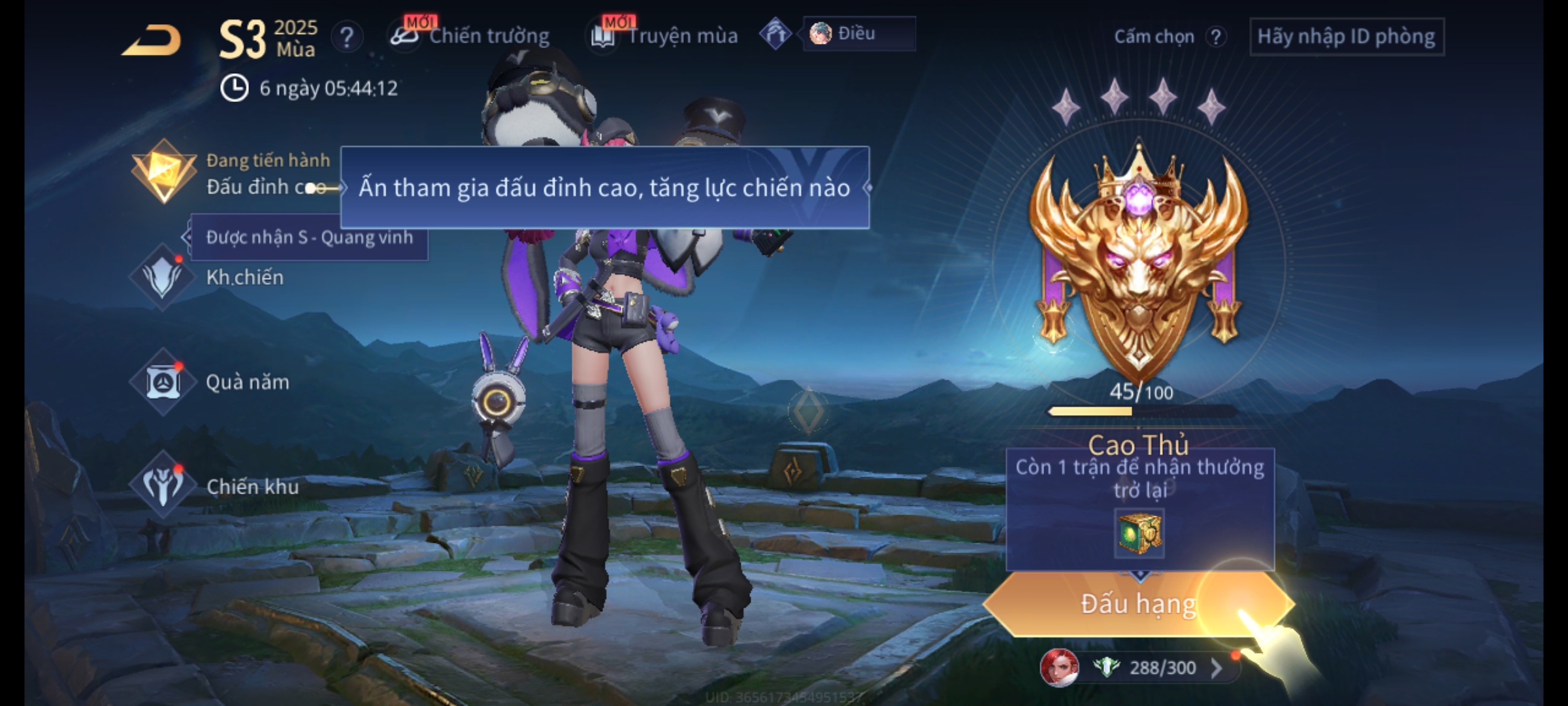Go back with the return arrow
This screenshot has width=1568, height=706.
[152, 41]
